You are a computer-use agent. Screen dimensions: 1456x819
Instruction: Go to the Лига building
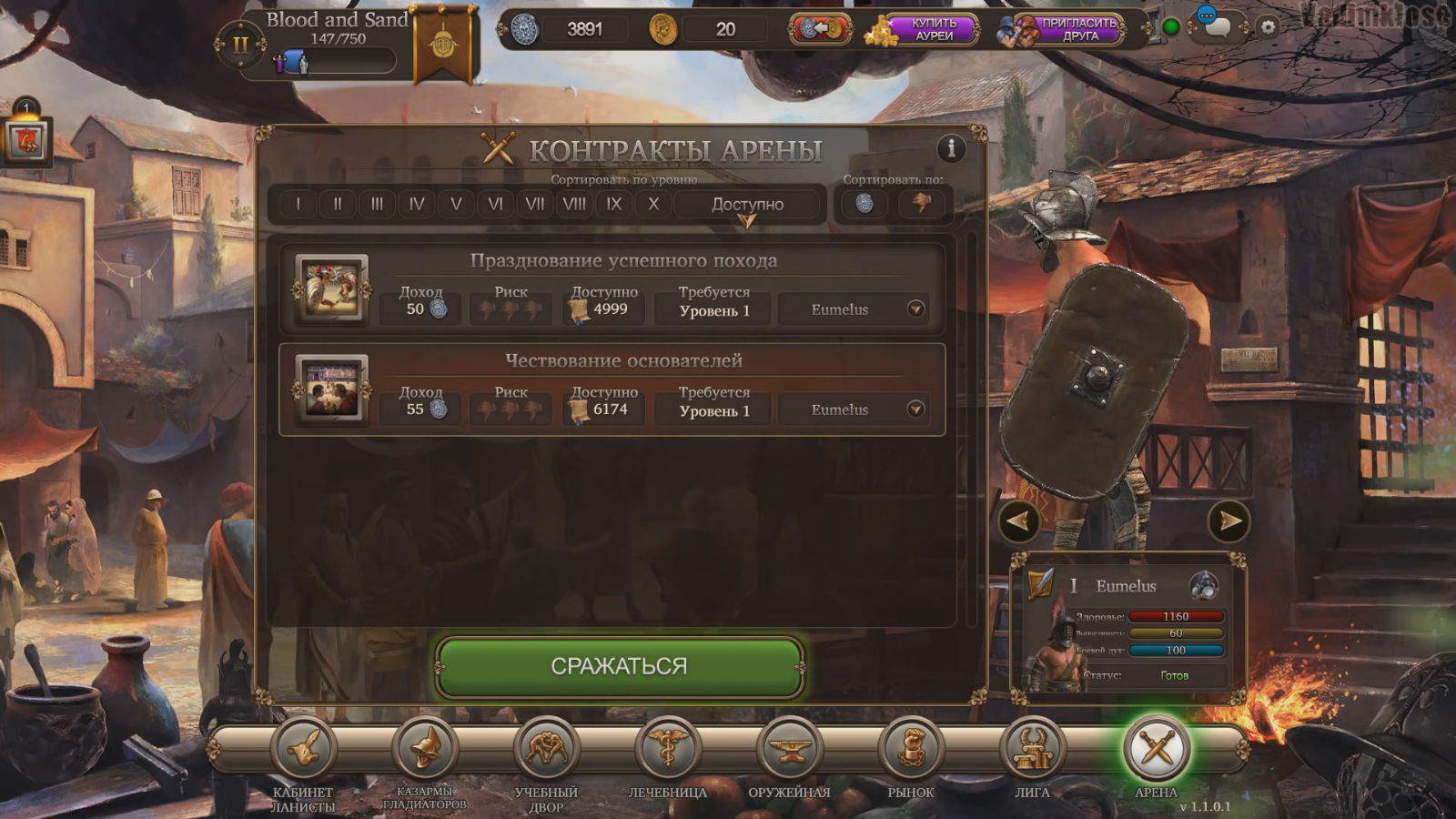1033,749
